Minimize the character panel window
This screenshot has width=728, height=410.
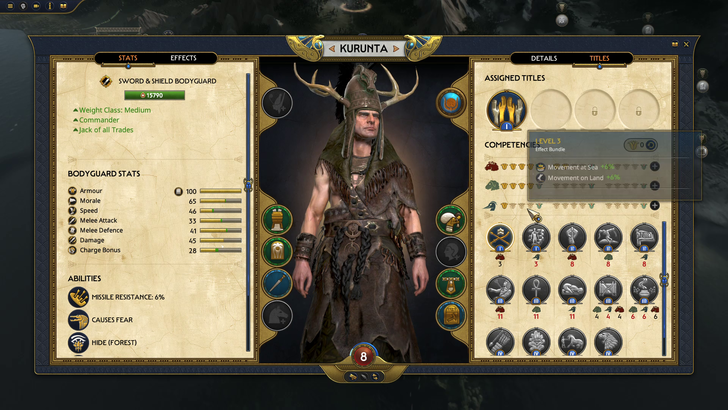[x=673, y=44]
